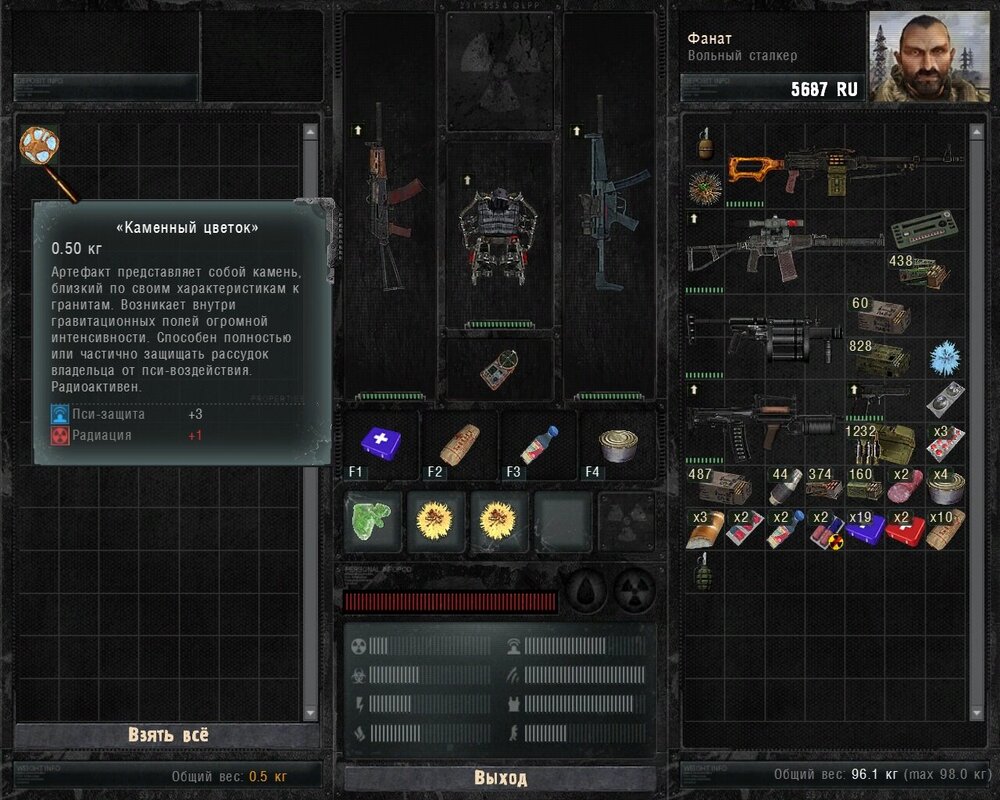The height and width of the screenshot is (800, 1000).
Task: Pick the bandage stack marked x10
Action: [945, 529]
